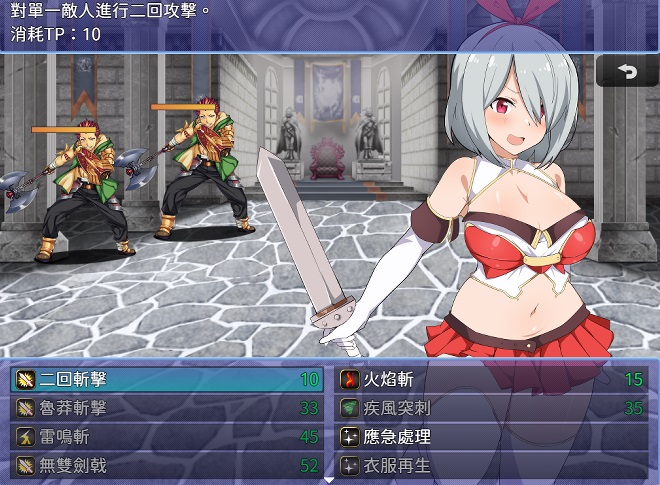Image resolution: width=660 pixels, height=485 pixels.
Task: Select the 火焰斬 skill
Action: pos(492,380)
